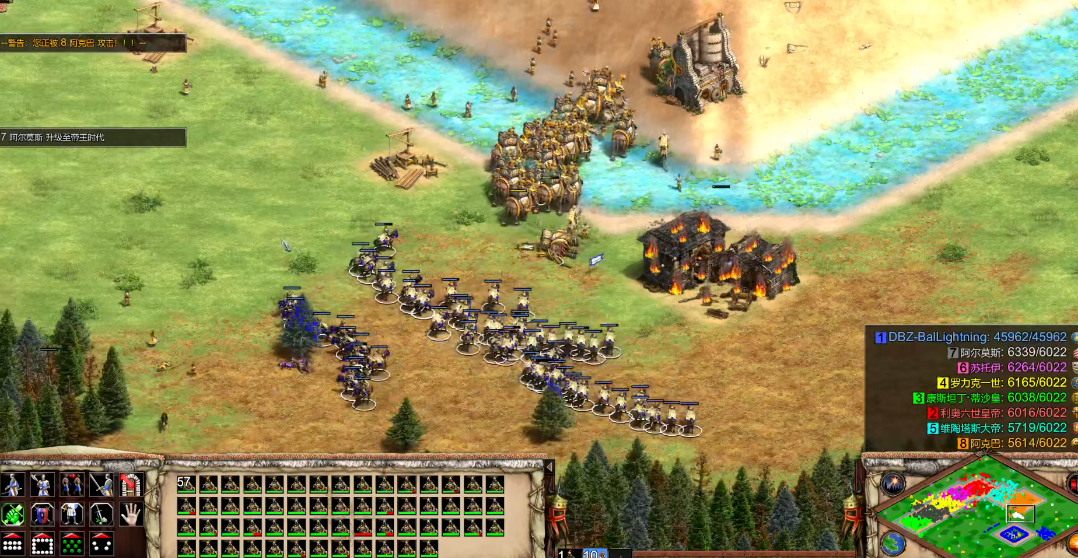Image resolution: width=1078 pixels, height=558 pixels.
Task: Collapse the unit panel with the left arrow
Action: (x=549, y=467)
